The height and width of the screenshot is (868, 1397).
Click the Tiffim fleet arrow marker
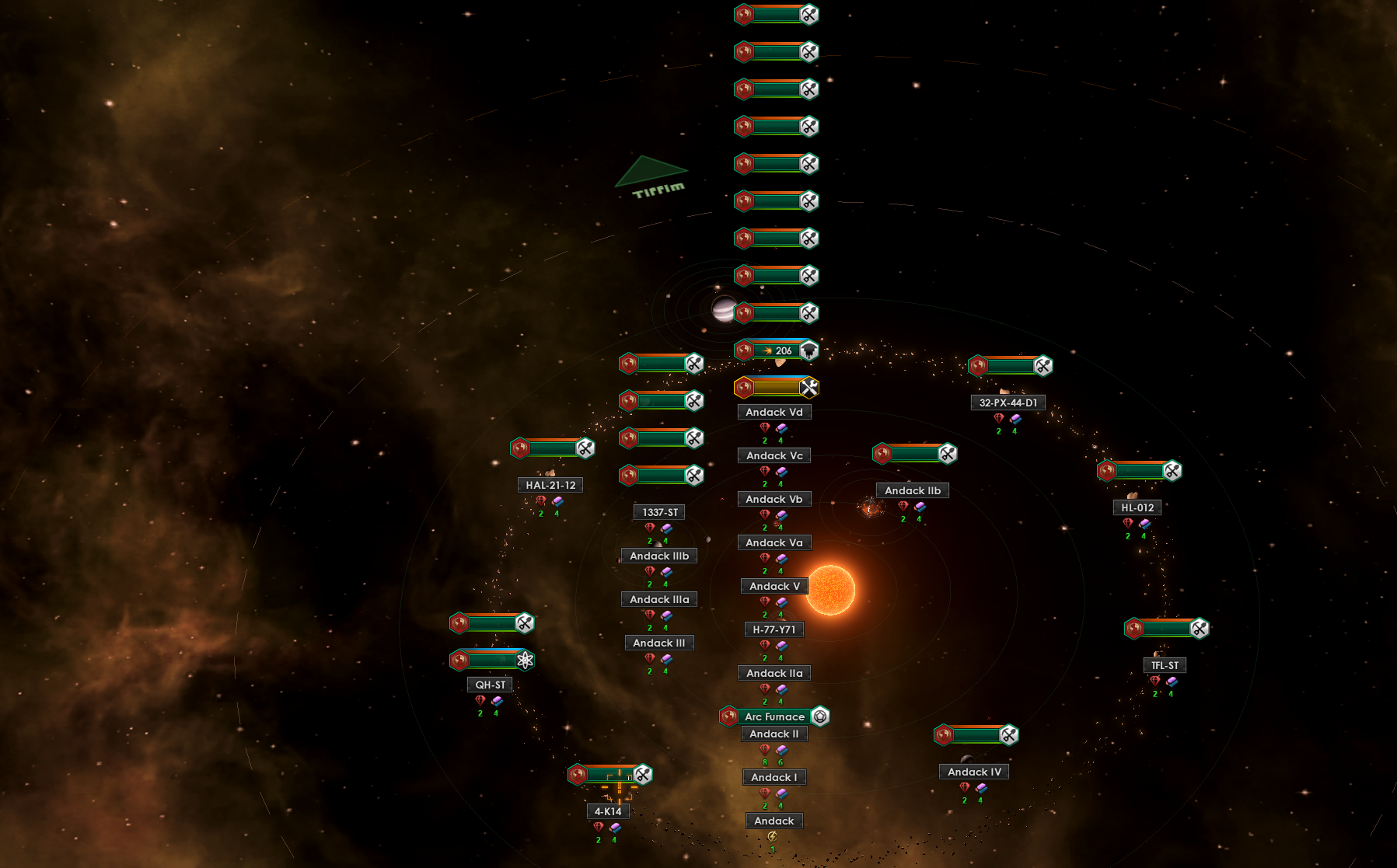click(x=651, y=170)
